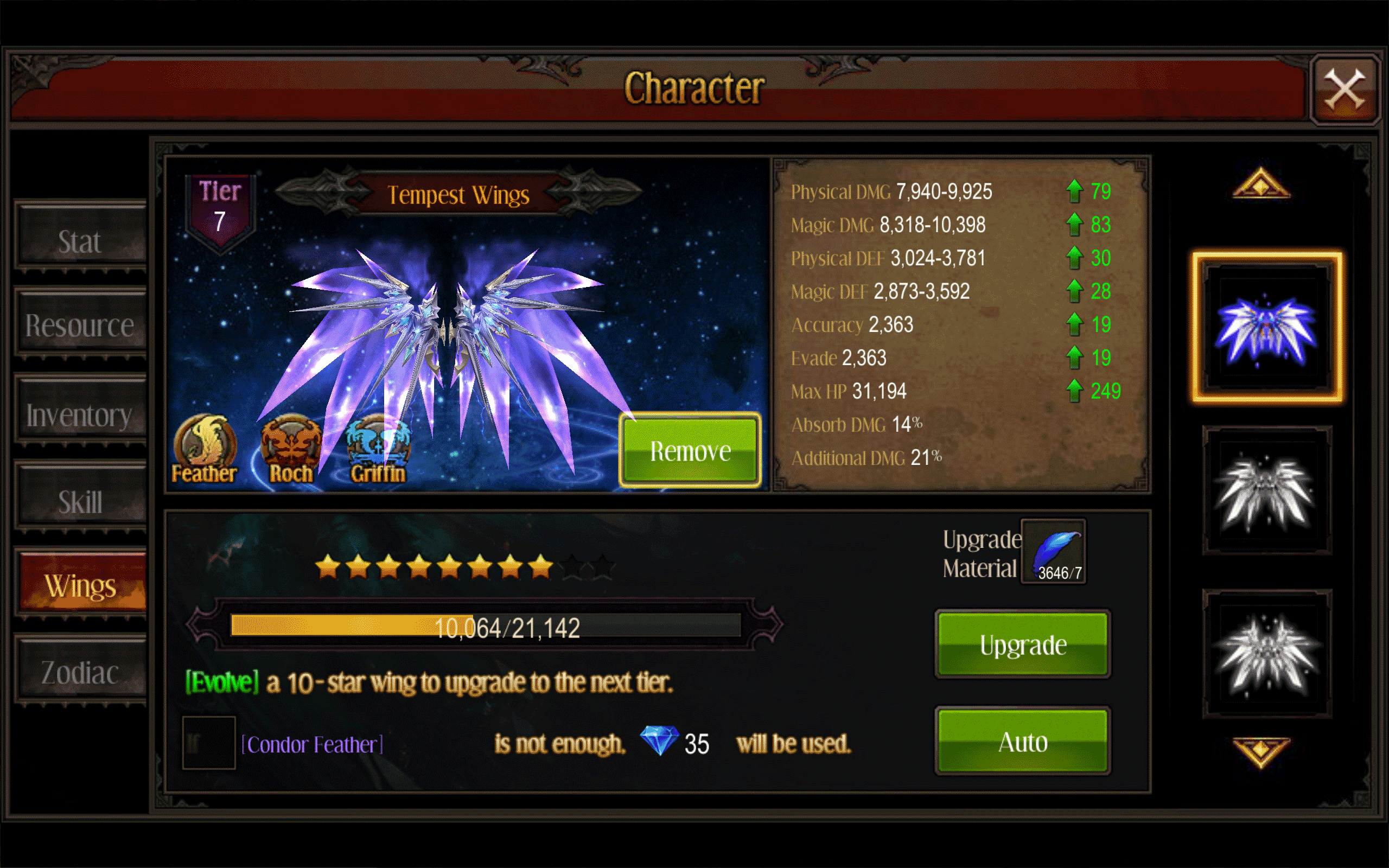Open the Wings tab
Viewport: 1389px width, 868px height.
click(x=81, y=585)
